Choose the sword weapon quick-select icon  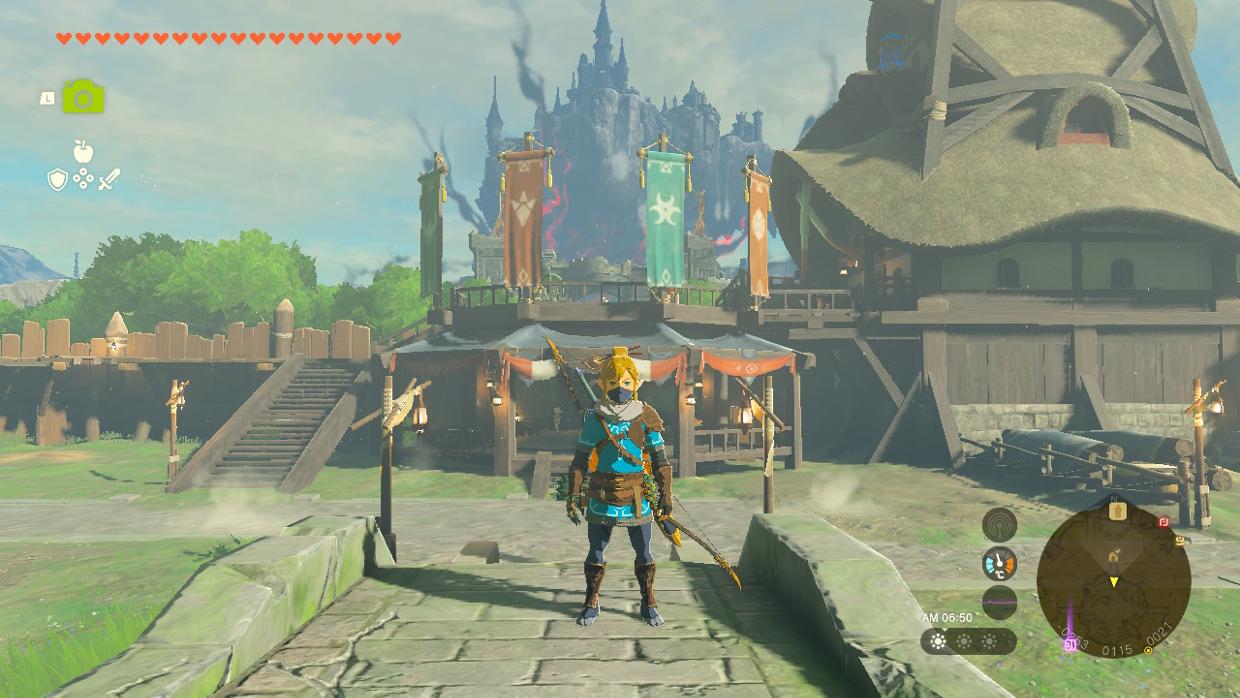[x=109, y=180]
